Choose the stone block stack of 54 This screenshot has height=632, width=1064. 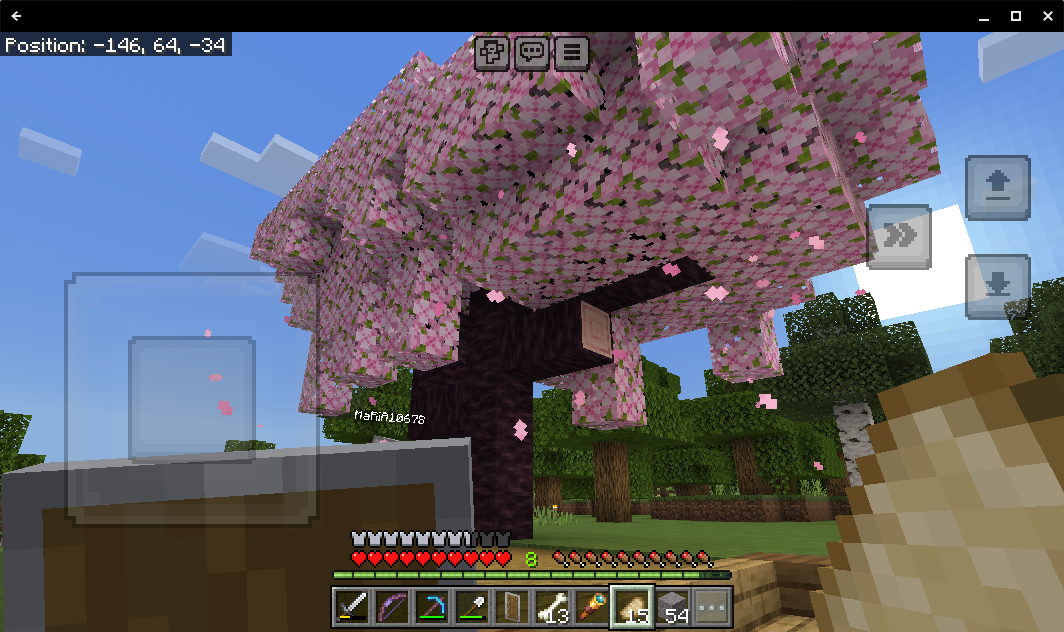(672, 606)
